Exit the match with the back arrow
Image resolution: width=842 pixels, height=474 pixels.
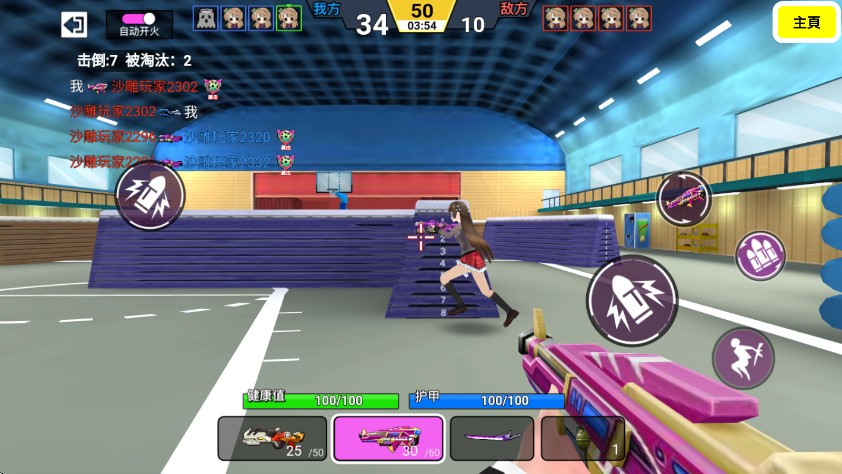coord(74,24)
